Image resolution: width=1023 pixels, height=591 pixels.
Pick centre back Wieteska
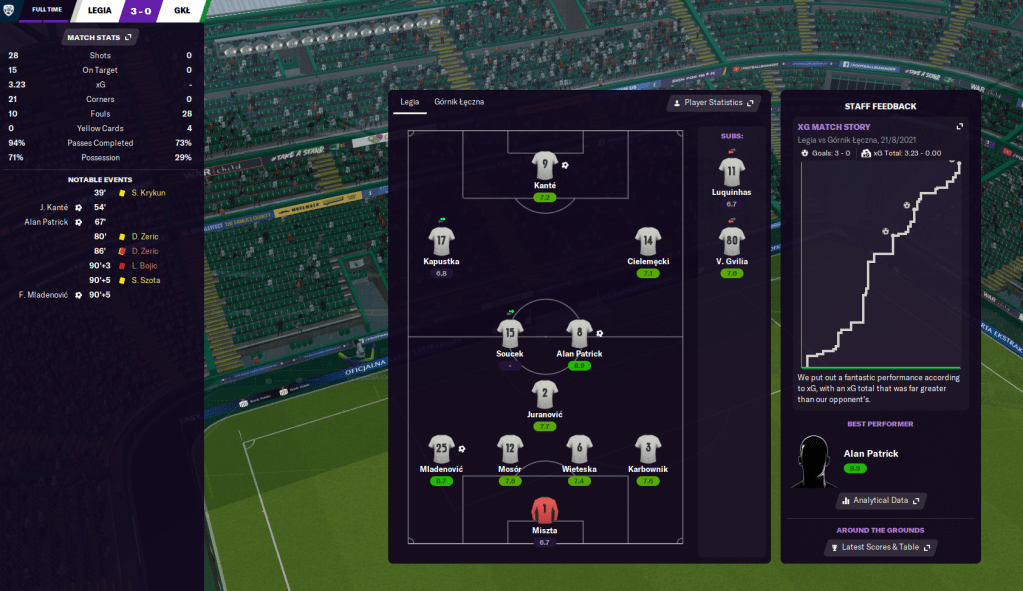point(579,449)
